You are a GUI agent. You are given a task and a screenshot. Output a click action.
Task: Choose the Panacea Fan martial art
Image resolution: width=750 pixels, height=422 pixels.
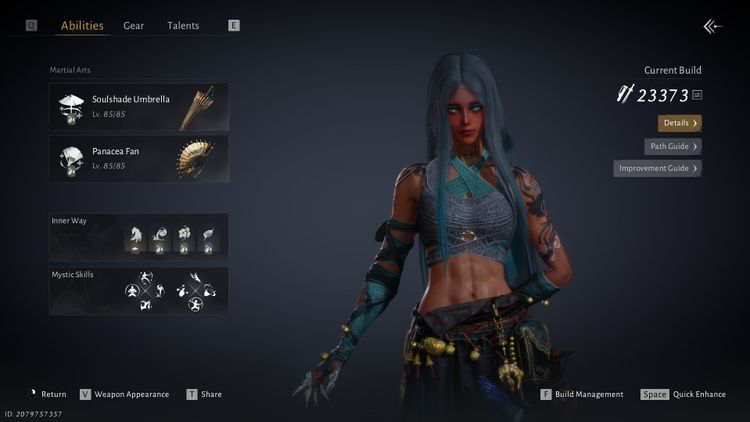139,158
